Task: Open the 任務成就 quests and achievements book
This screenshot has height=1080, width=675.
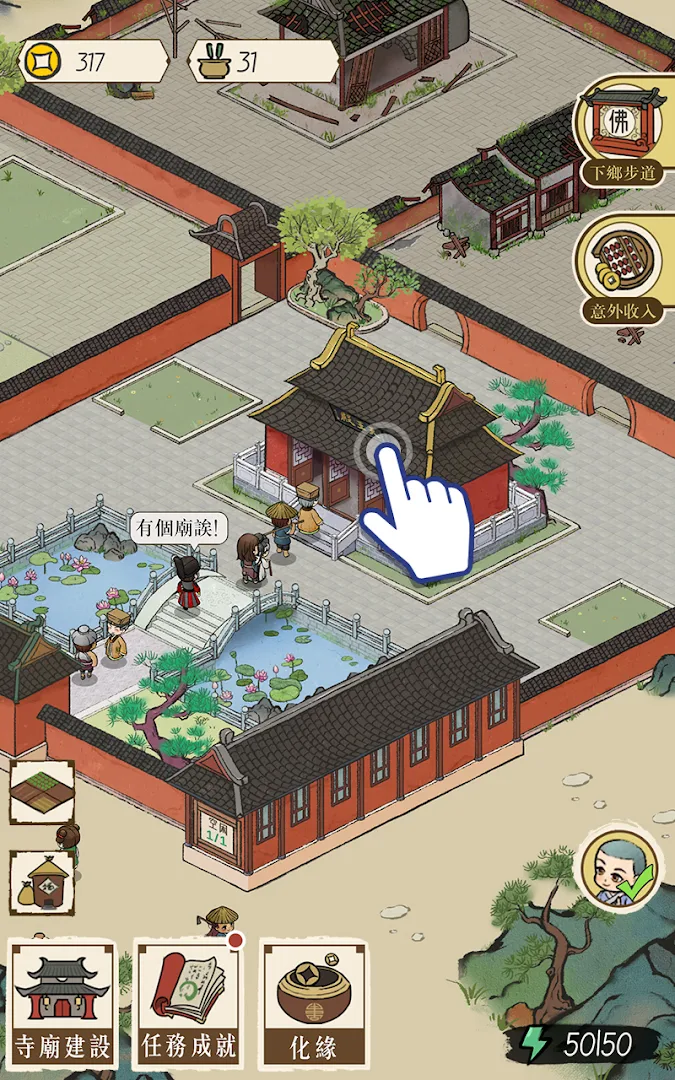Action: 189,1003
